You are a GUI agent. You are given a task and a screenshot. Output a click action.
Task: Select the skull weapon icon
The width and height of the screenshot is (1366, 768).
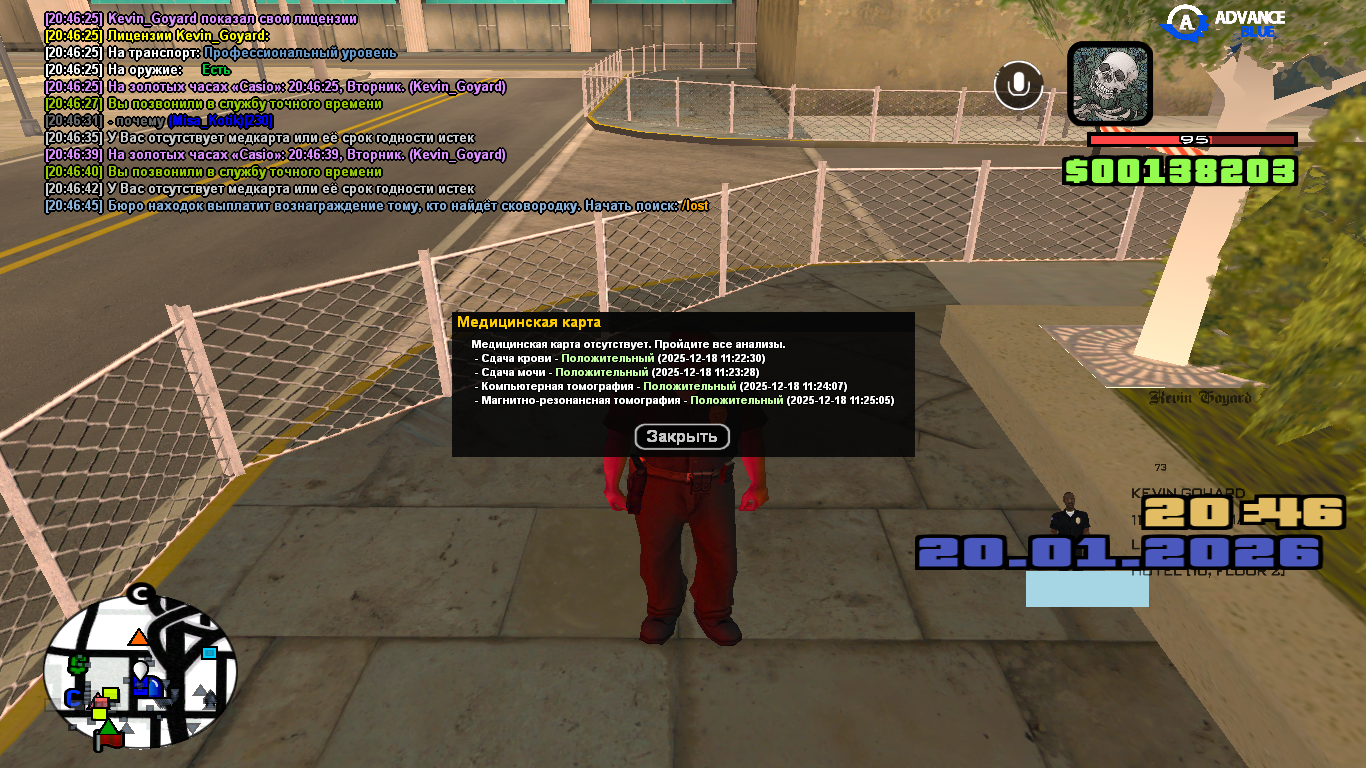click(1110, 84)
